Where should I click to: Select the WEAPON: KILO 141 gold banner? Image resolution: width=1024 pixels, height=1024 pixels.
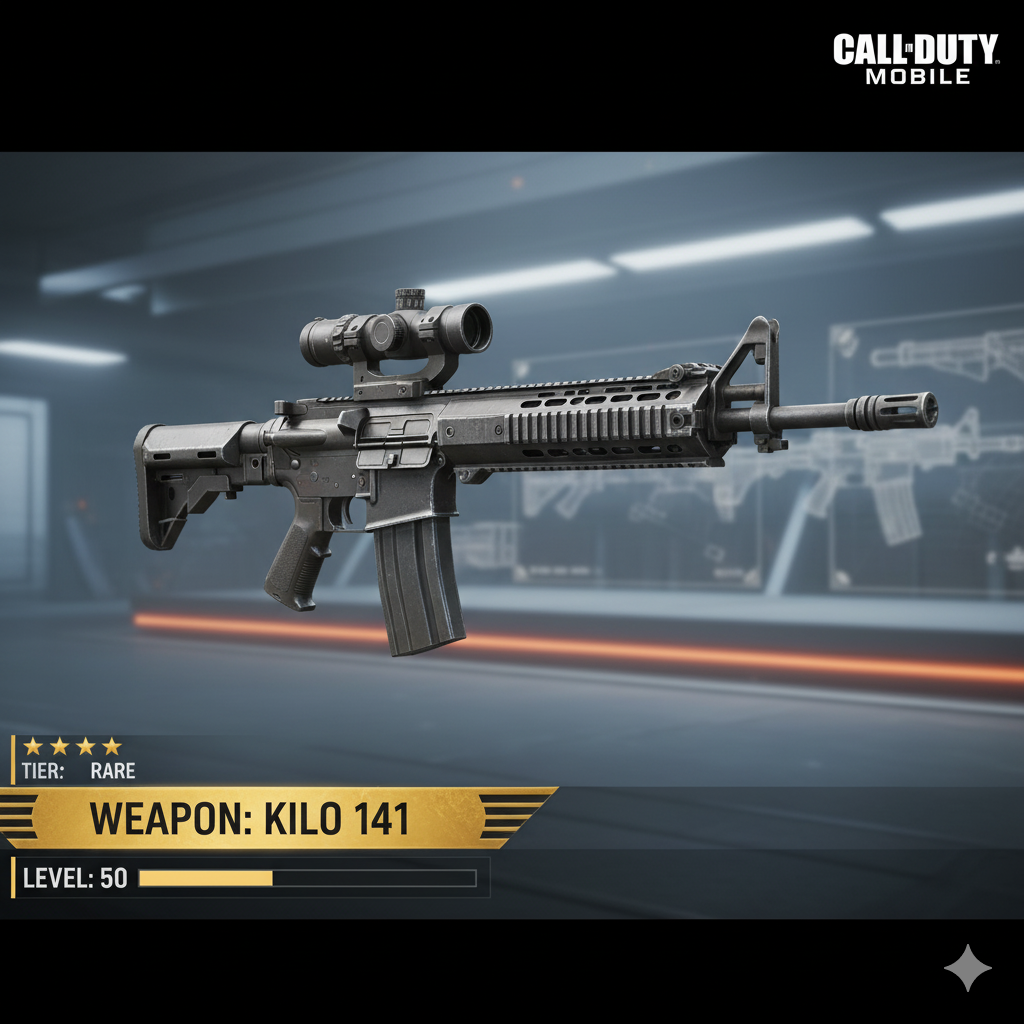point(251,819)
